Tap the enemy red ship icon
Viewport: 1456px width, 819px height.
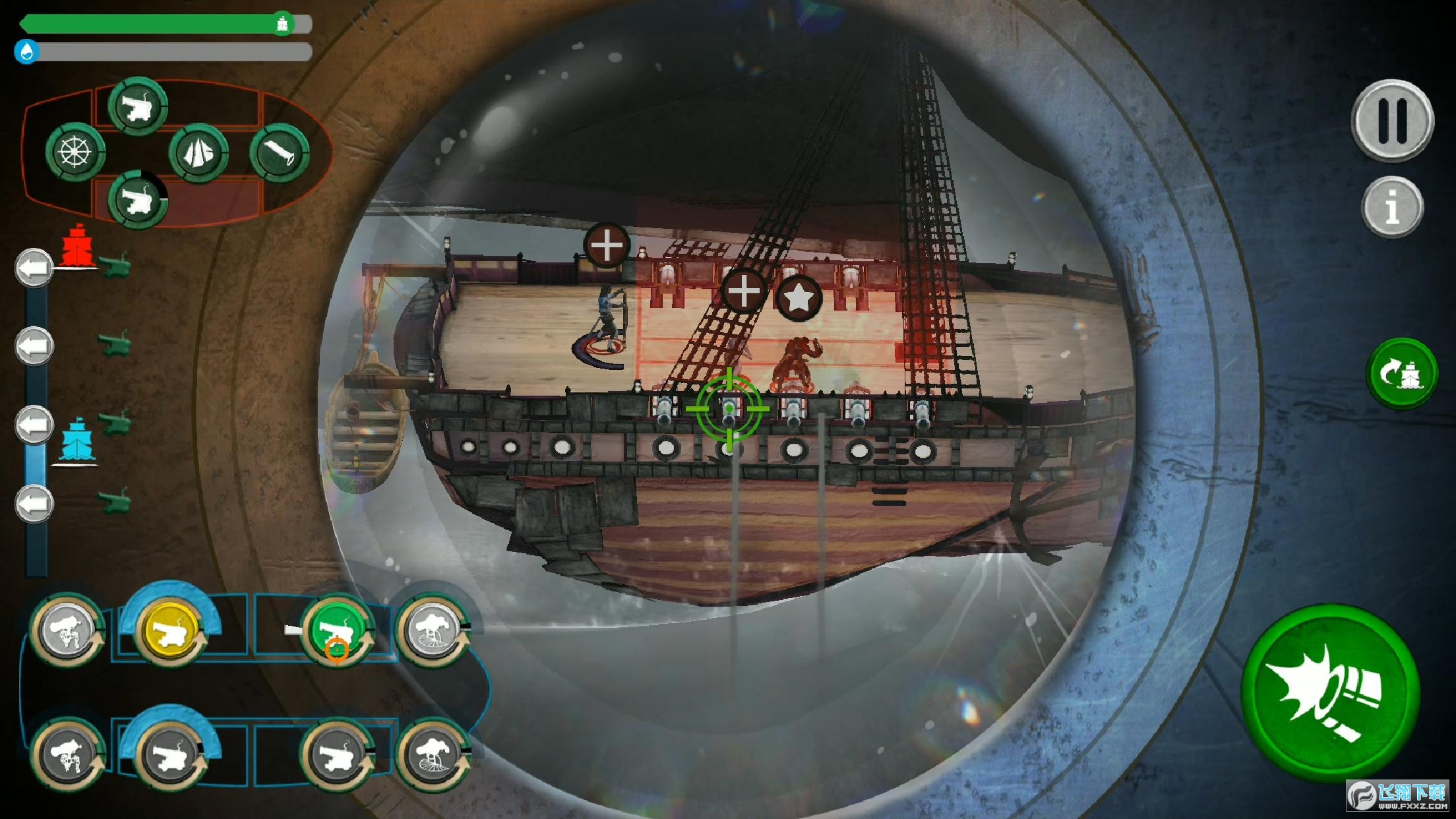[78, 247]
